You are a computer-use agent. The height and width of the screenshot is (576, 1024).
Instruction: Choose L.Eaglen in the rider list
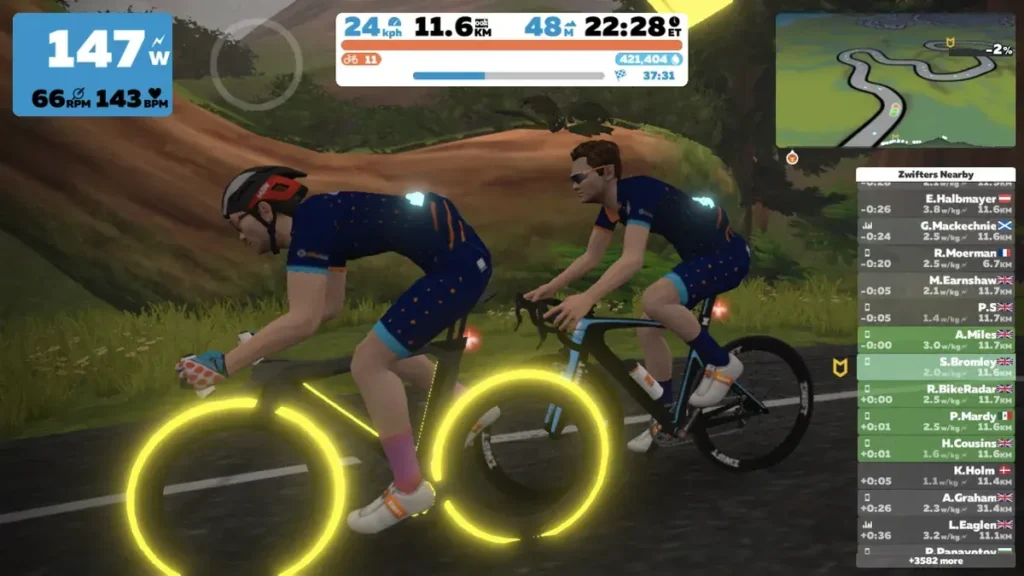(935, 529)
